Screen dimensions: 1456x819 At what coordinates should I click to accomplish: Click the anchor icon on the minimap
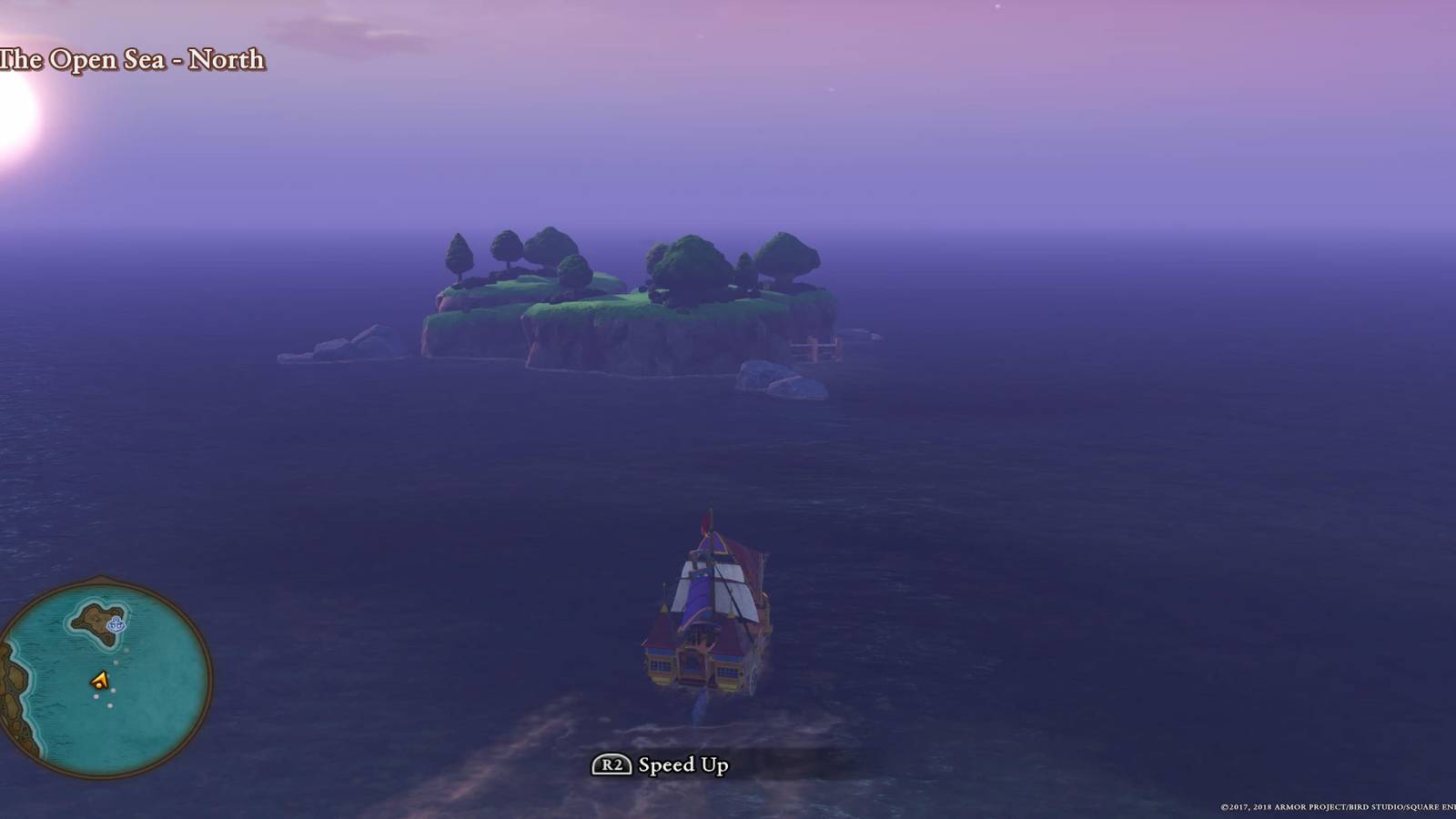point(116,624)
